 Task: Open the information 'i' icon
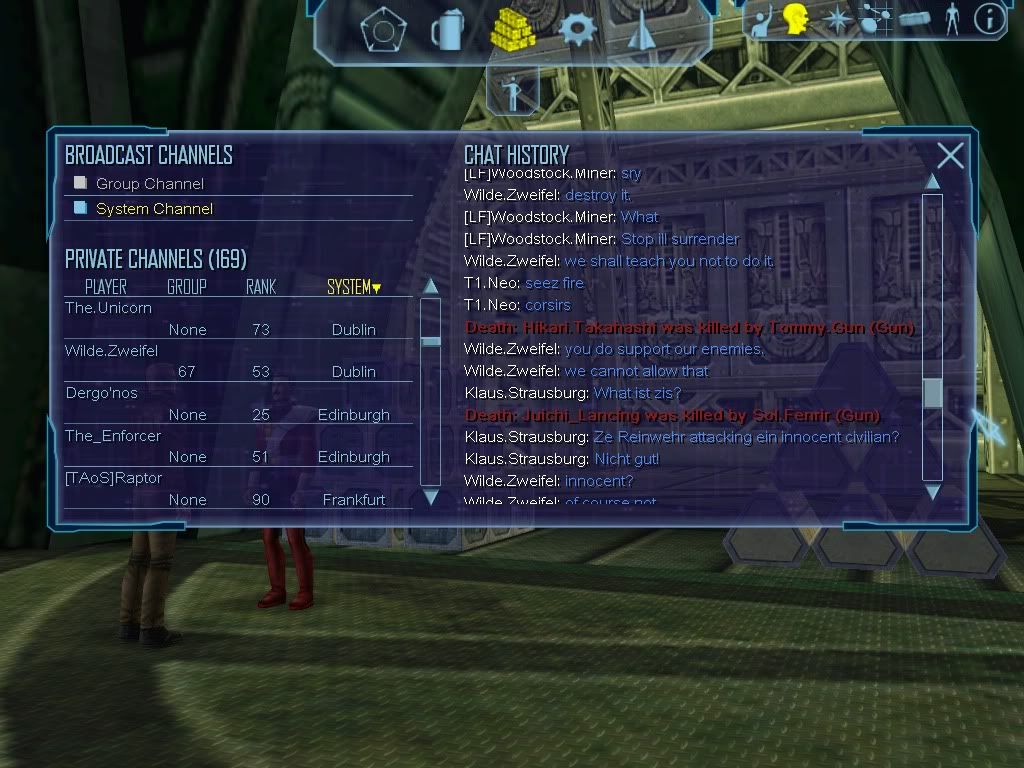pos(989,19)
